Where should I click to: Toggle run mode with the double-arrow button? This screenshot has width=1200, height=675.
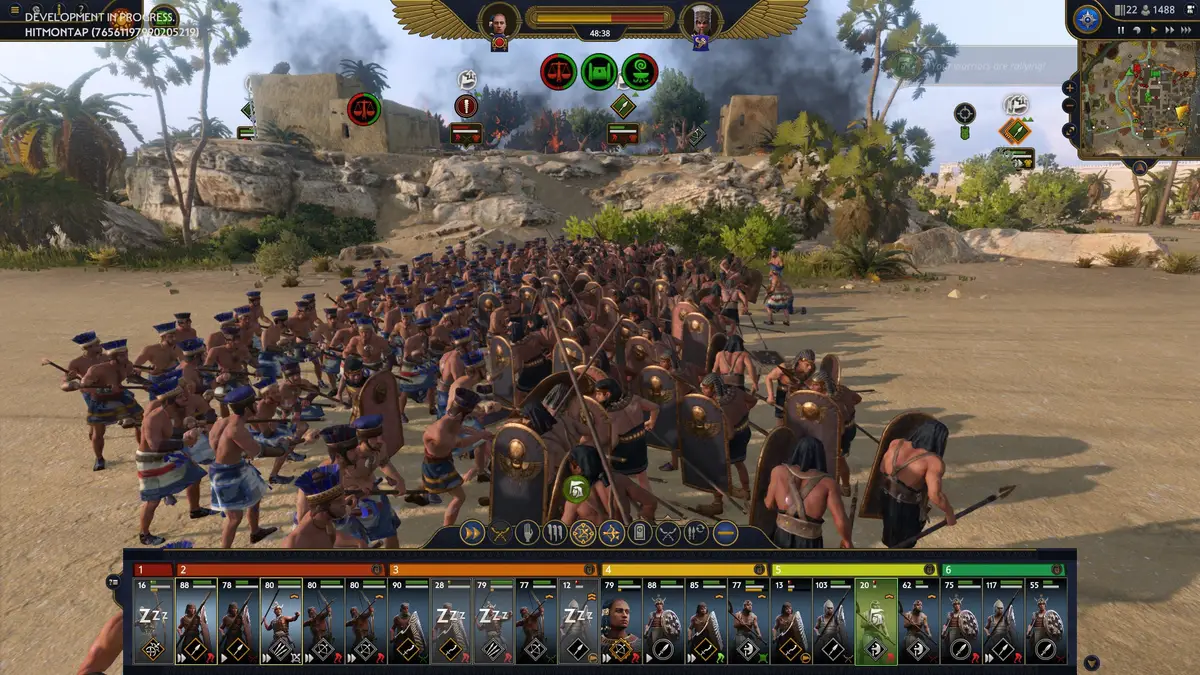472,533
